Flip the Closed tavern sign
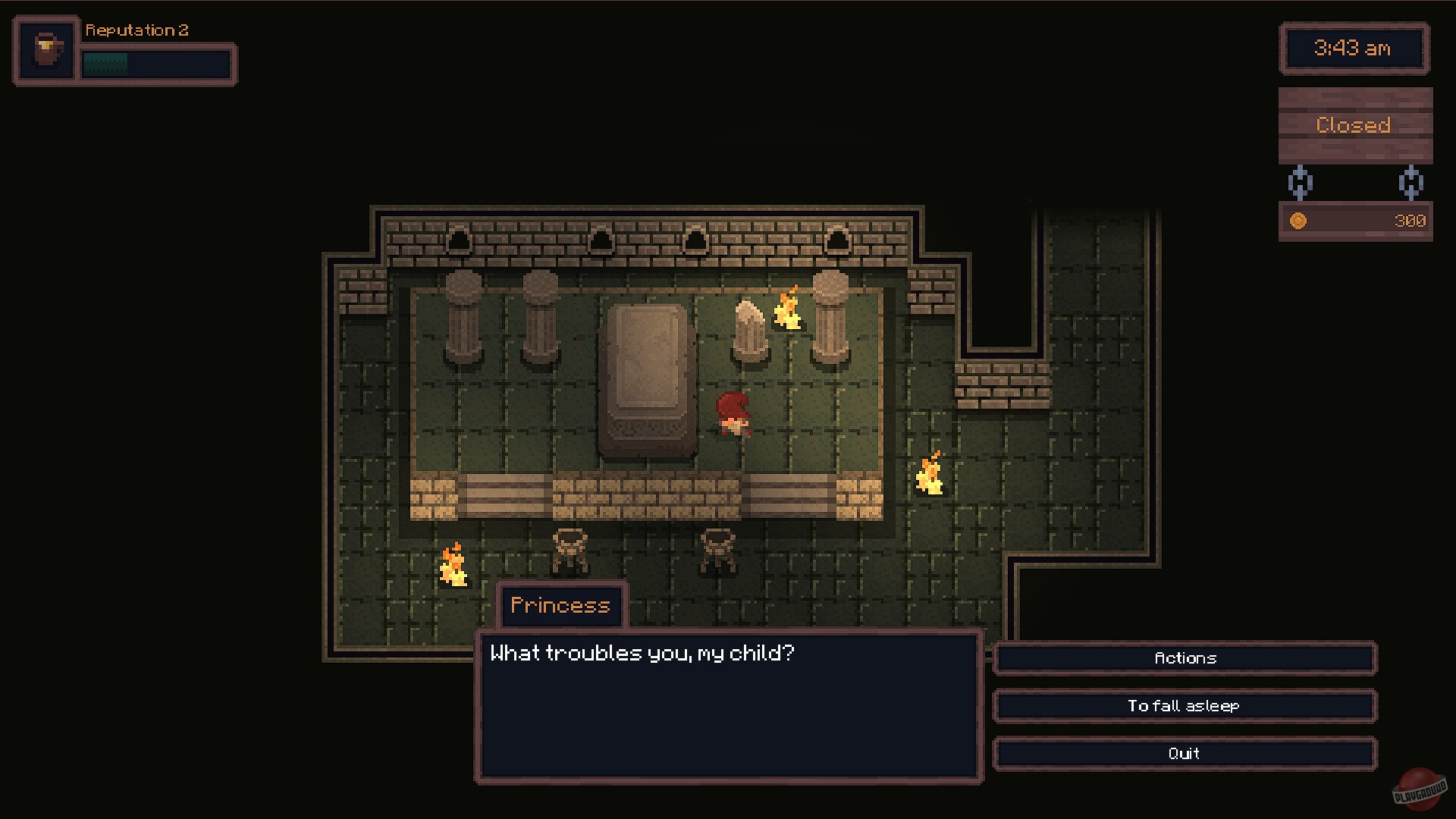1456x819 pixels. (1354, 124)
